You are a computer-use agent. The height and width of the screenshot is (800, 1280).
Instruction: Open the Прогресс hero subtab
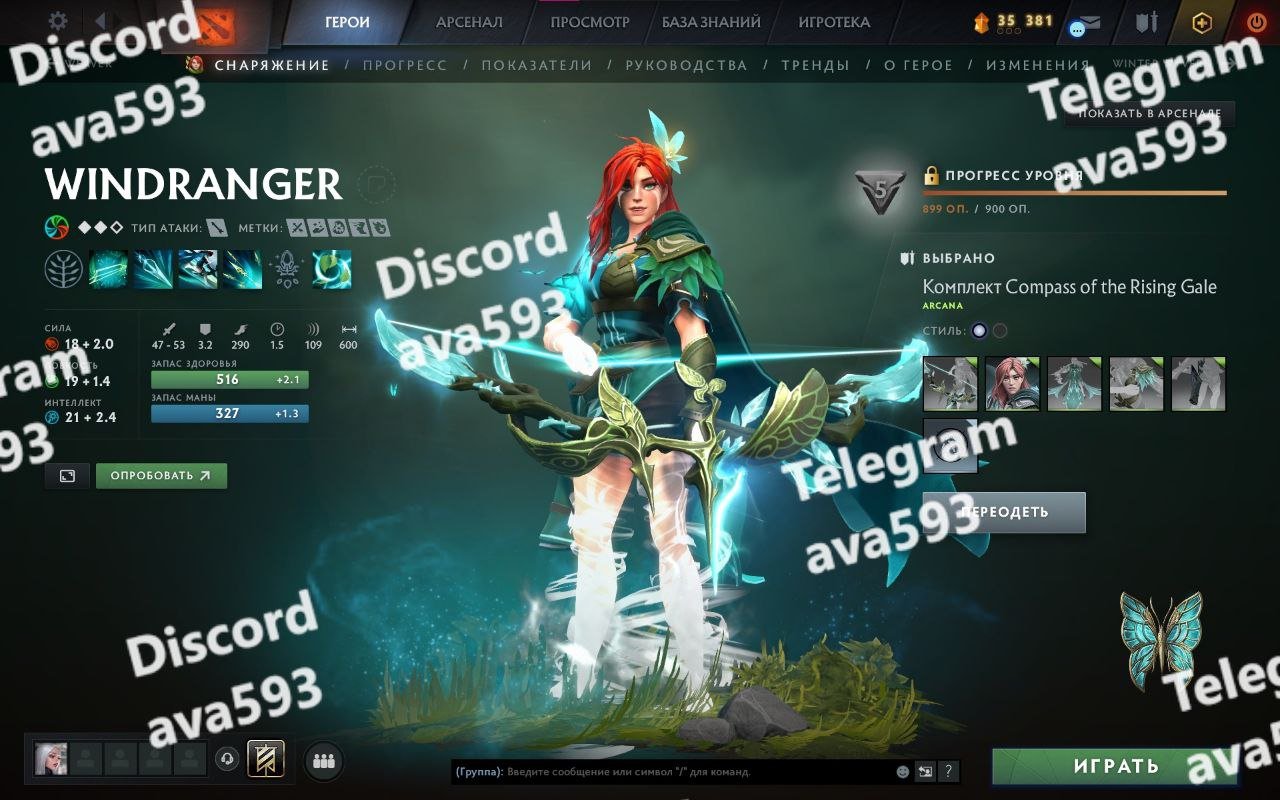[x=405, y=65]
